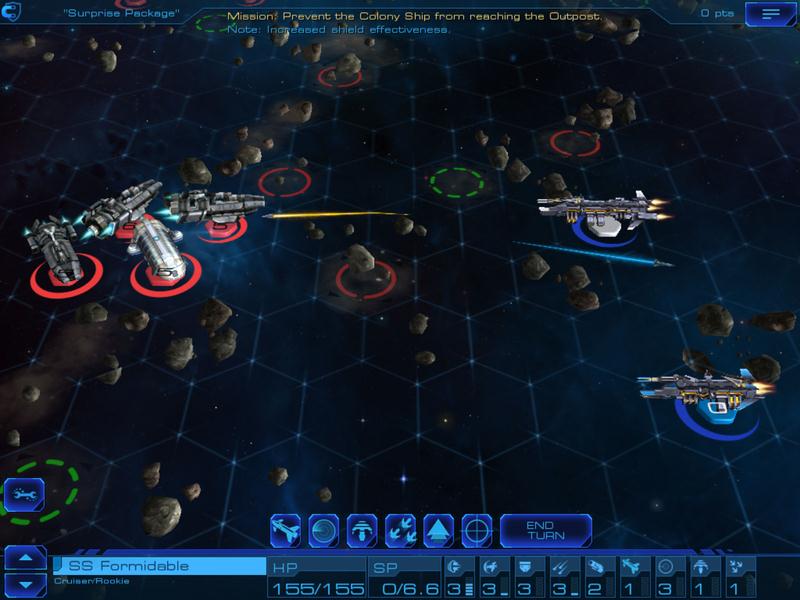The width and height of the screenshot is (800, 600).
Task: Open the repair wrench button
Action: 22,493
